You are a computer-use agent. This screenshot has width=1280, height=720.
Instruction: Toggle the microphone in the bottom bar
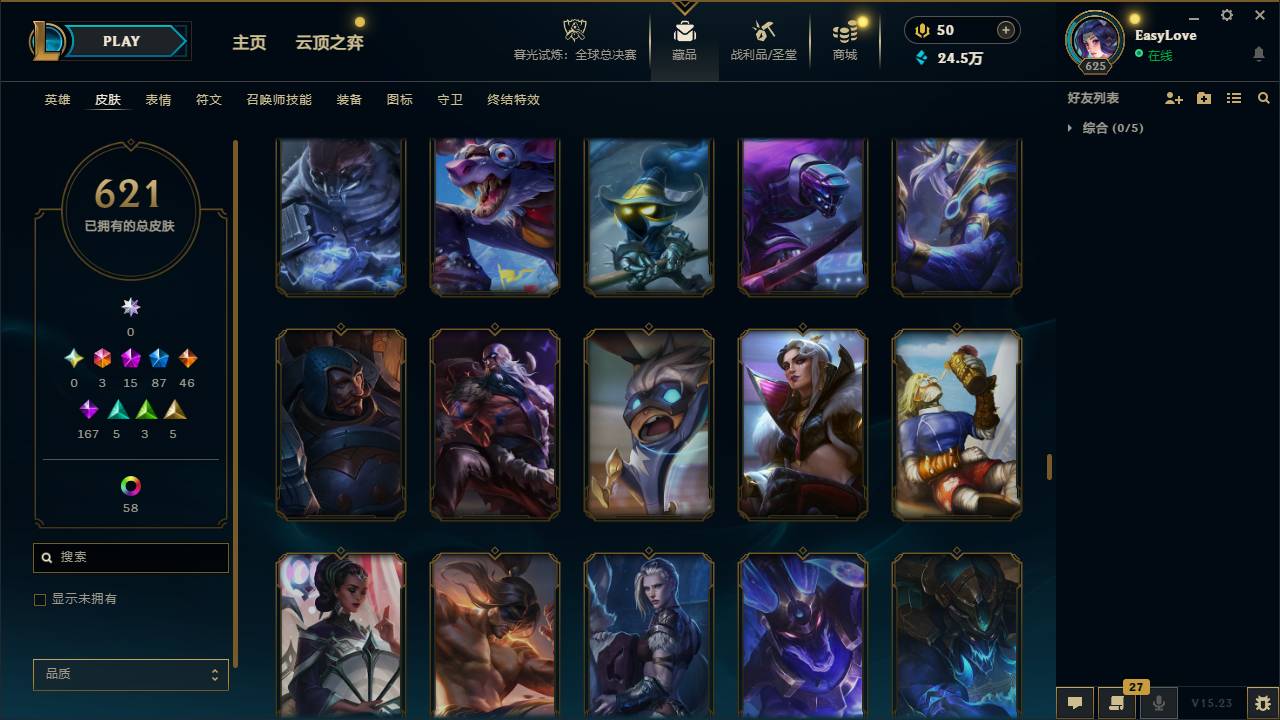[1158, 703]
